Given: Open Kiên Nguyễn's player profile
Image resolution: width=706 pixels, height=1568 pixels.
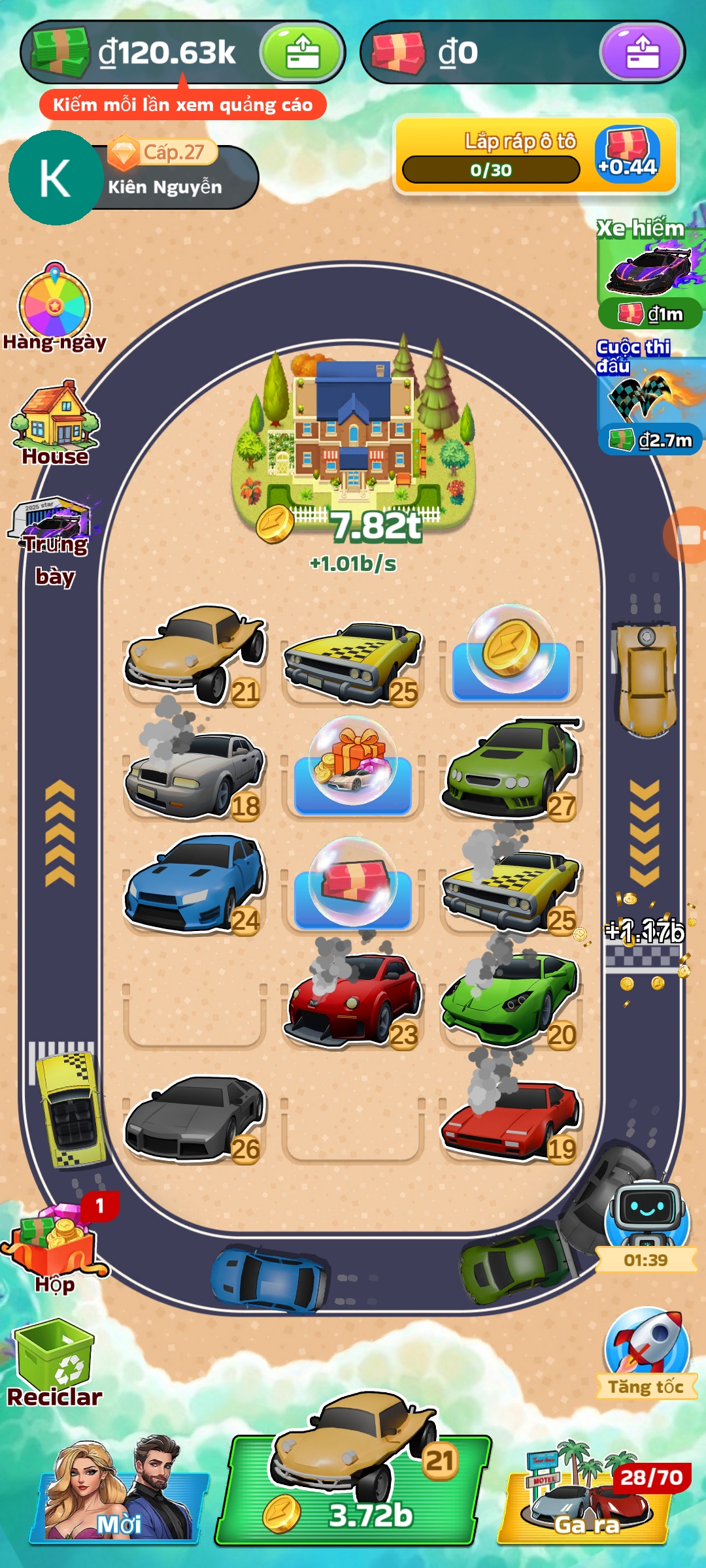Looking at the screenshot, I should tap(56, 178).
